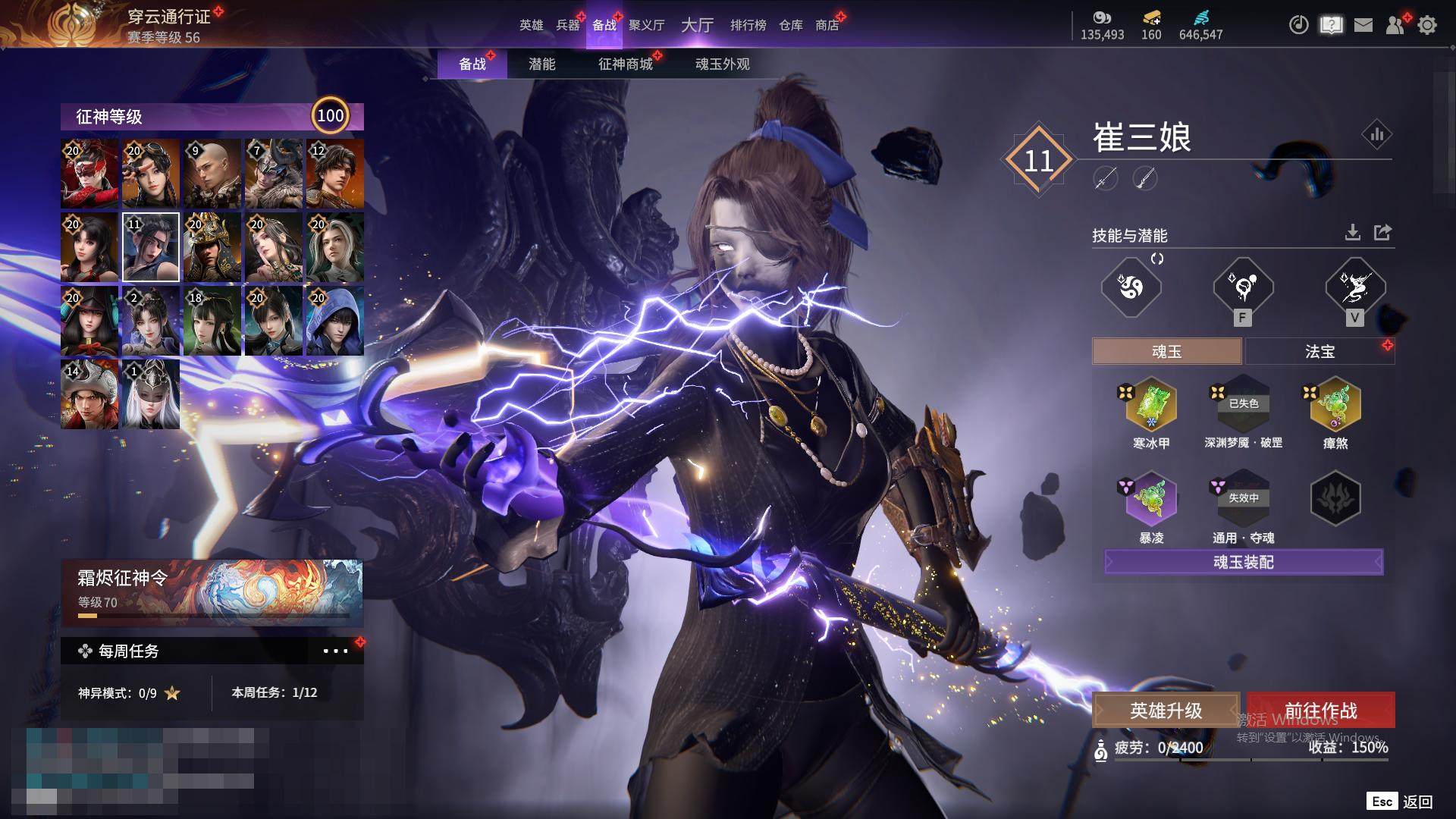Image resolution: width=1456 pixels, height=819 pixels.
Task: Open the 商店 shop menu
Action: [827, 25]
